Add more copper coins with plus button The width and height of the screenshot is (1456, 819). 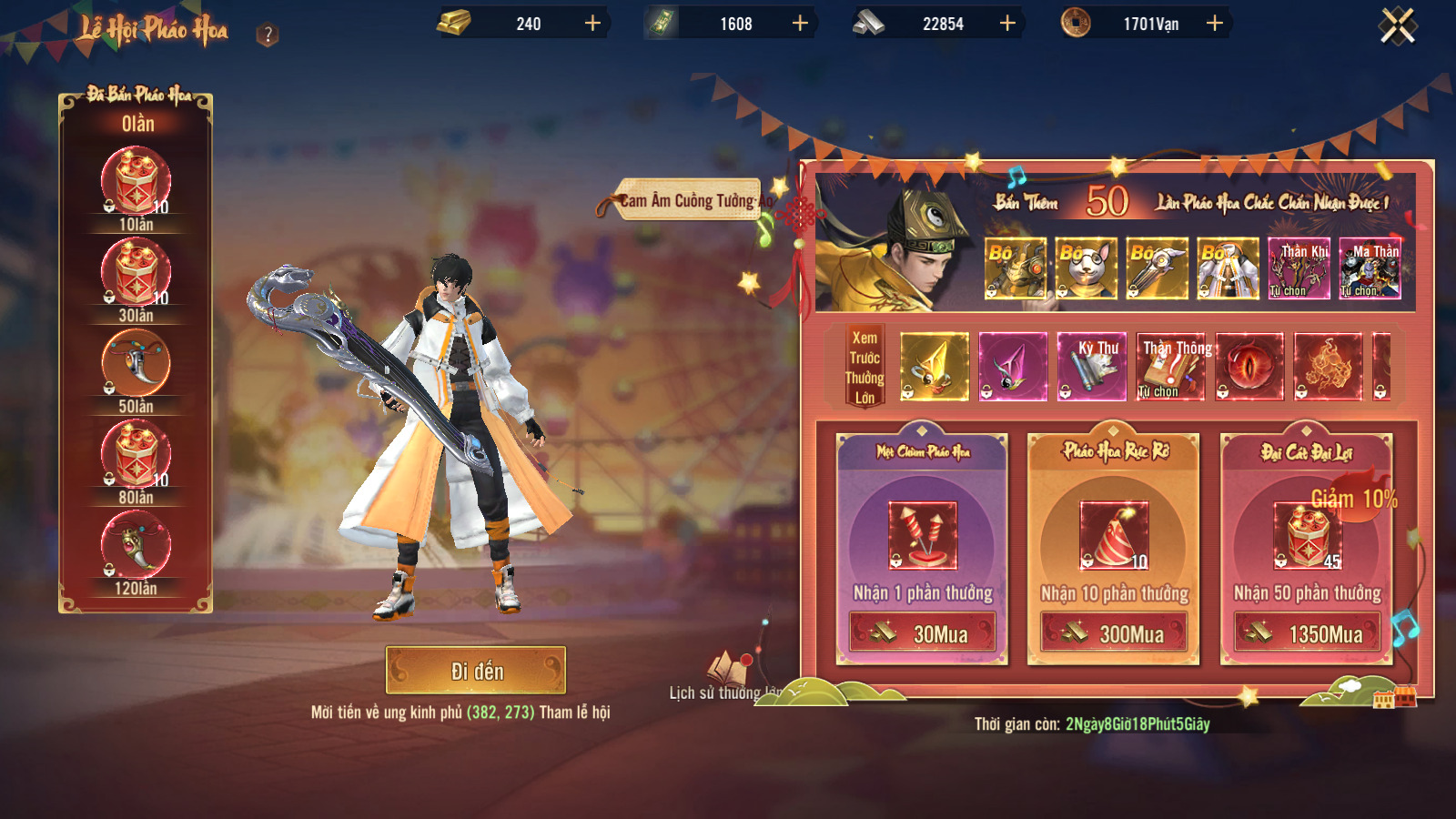1214,24
